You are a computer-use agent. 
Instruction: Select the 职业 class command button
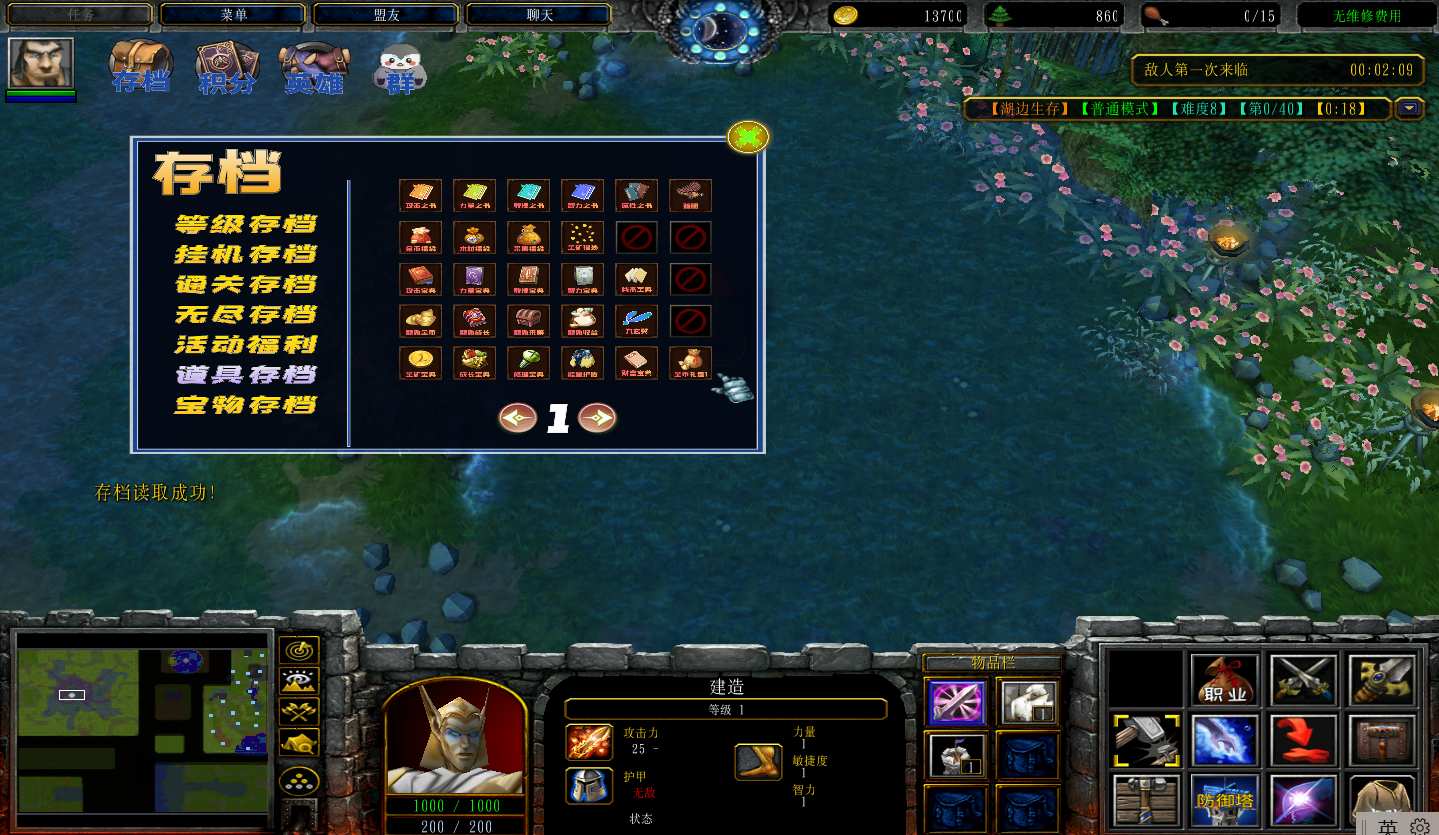[1225, 681]
